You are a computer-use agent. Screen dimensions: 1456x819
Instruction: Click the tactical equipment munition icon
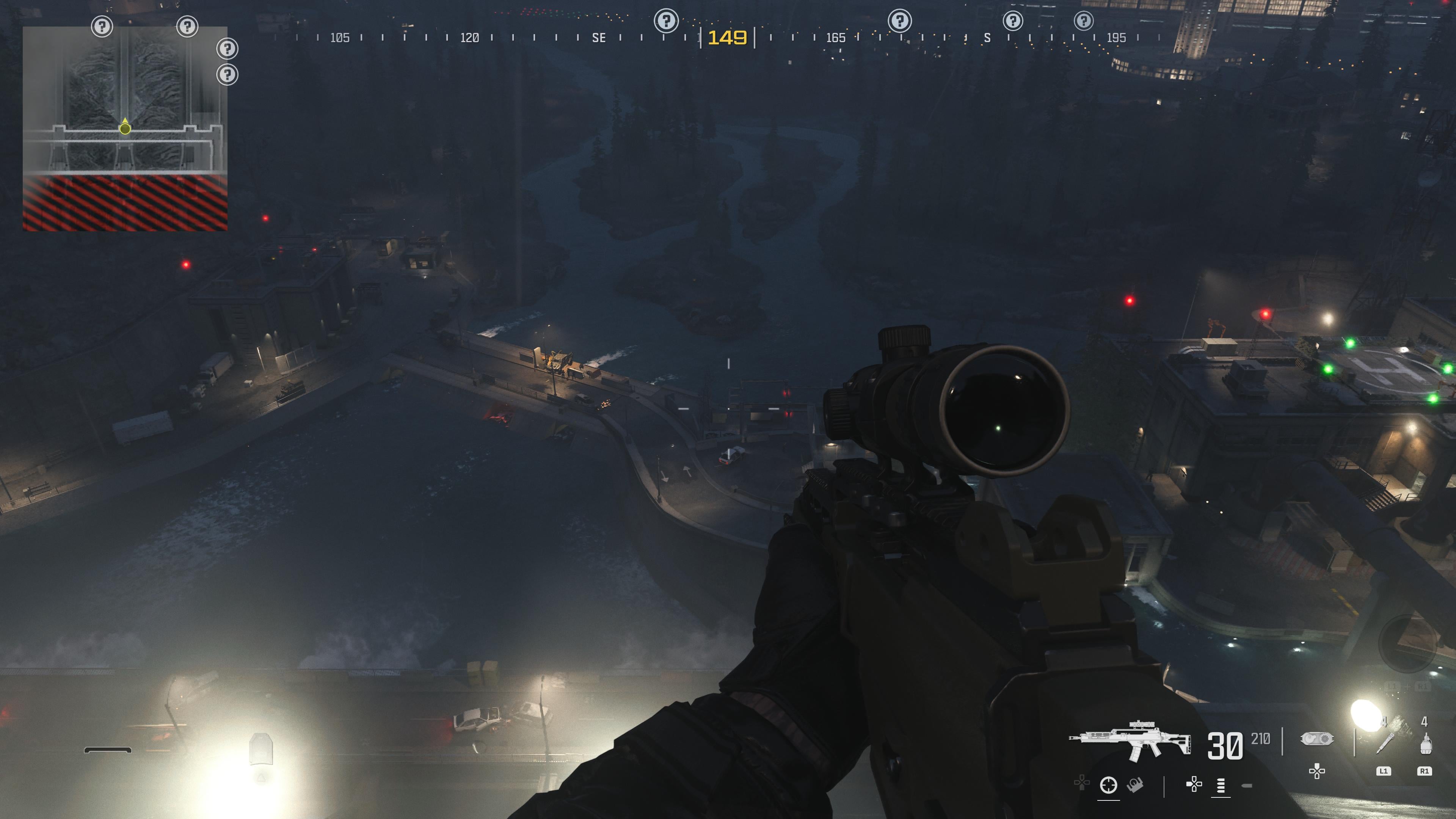click(1317, 739)
